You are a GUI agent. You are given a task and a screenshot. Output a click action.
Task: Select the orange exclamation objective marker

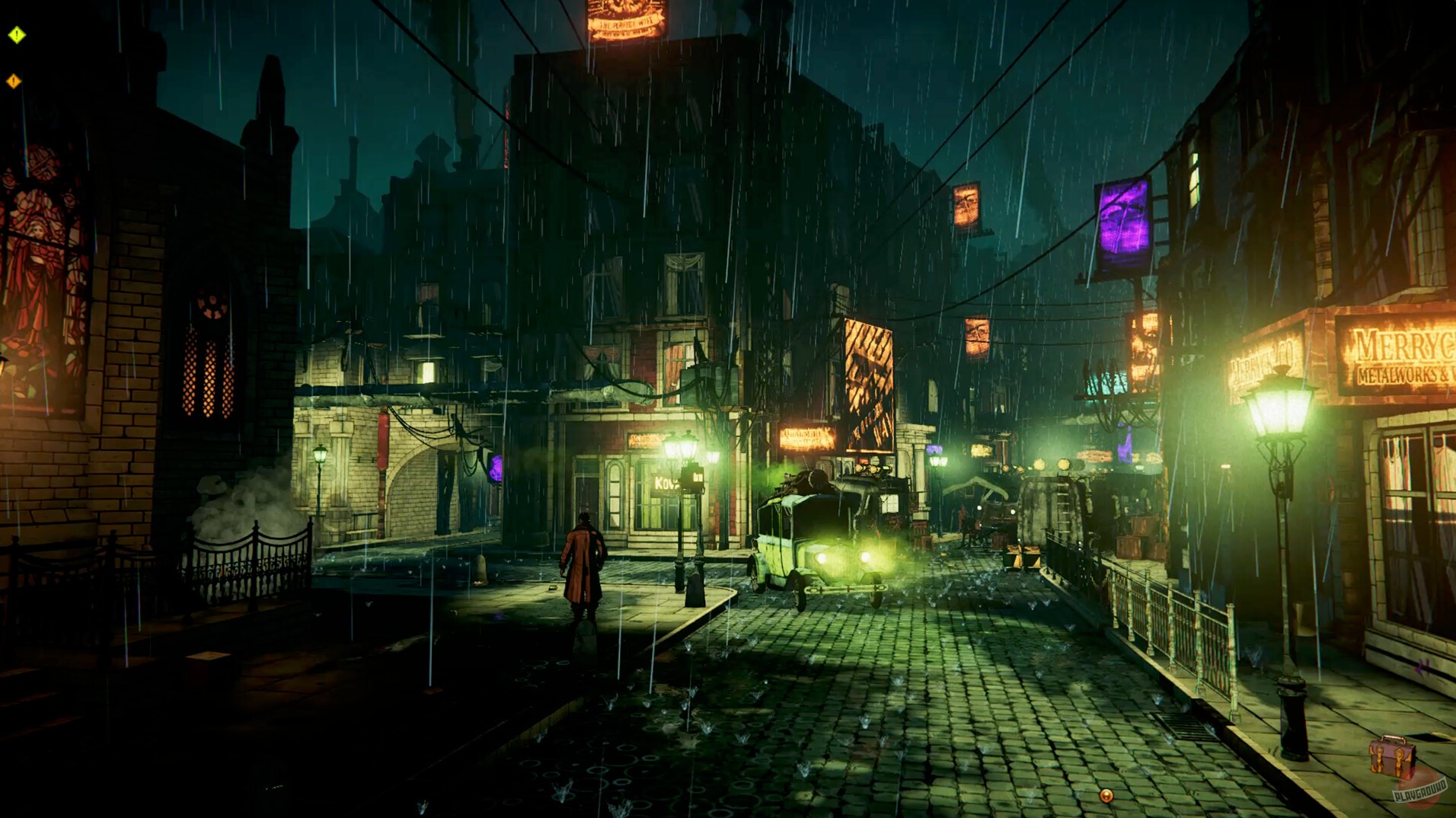(13, 79)
